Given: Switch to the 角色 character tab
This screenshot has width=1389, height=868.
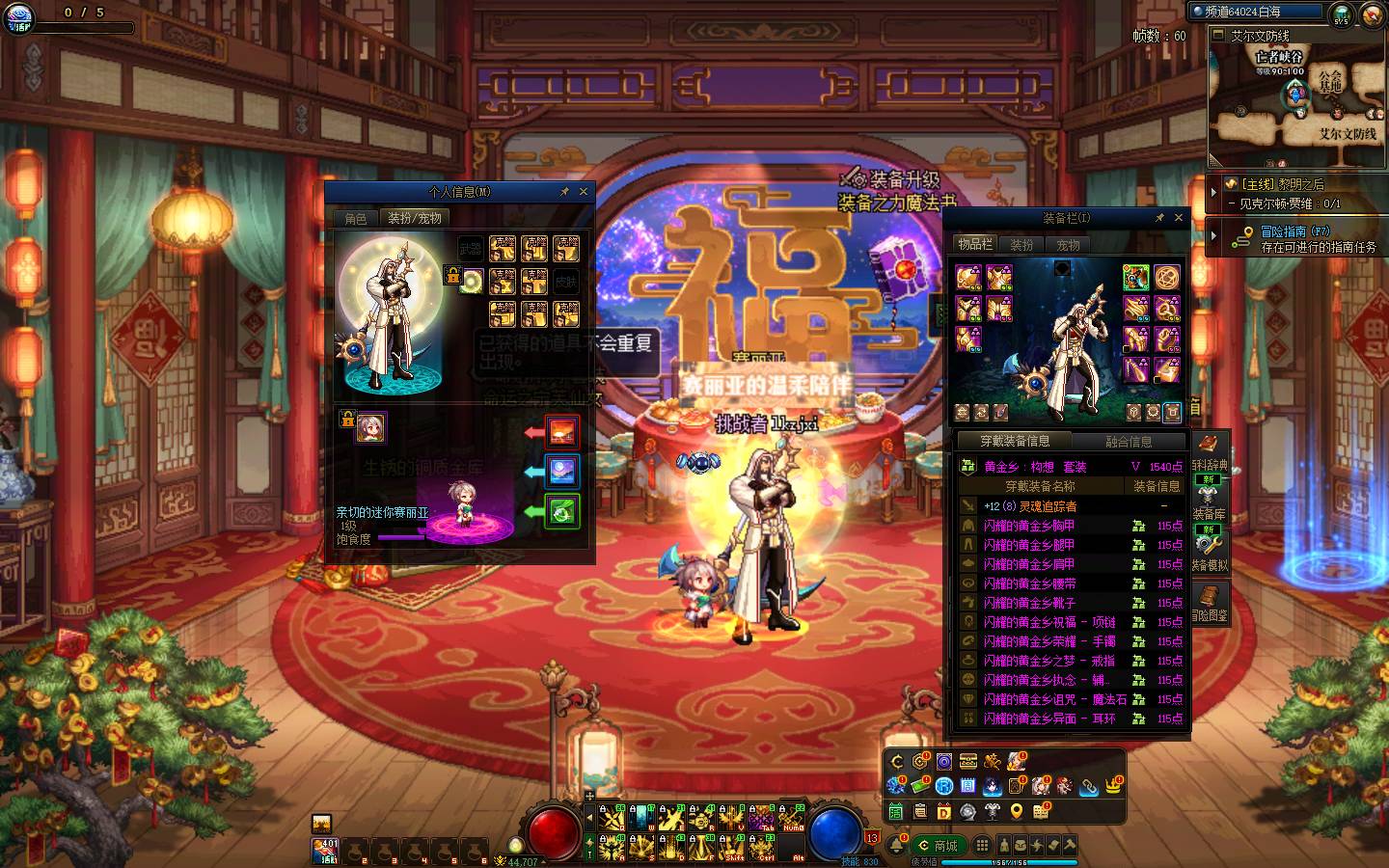Looking at the screenshot, I should pyautogui.click(x=356, y=219).
